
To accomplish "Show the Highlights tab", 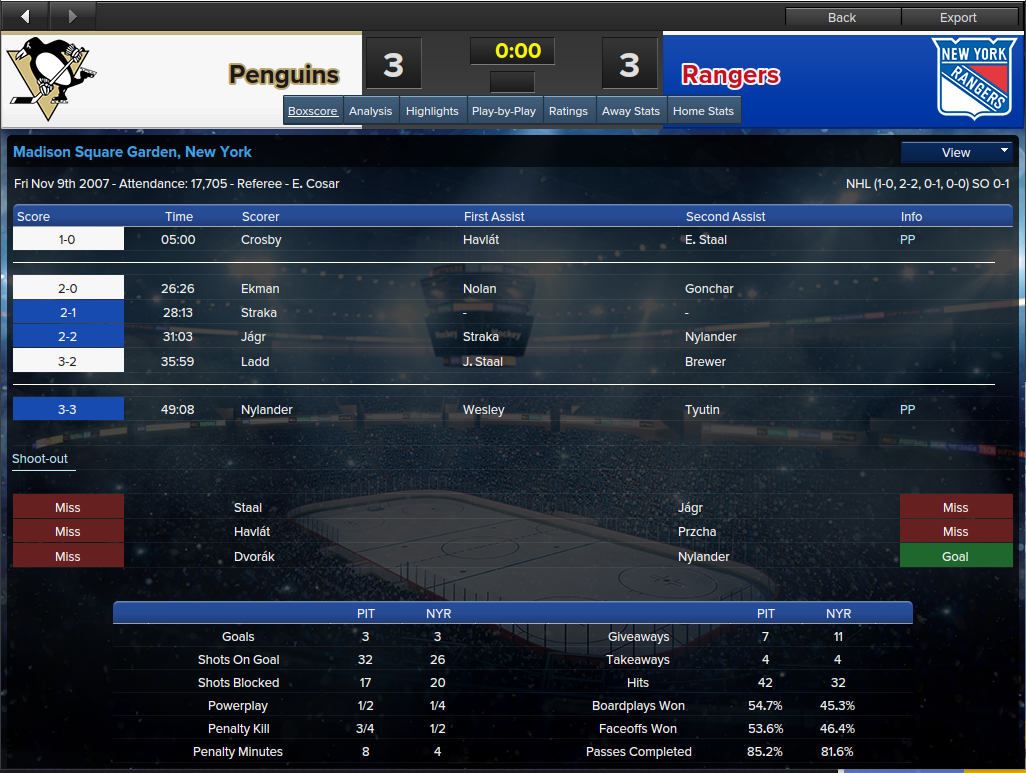I will coord(432,111).
